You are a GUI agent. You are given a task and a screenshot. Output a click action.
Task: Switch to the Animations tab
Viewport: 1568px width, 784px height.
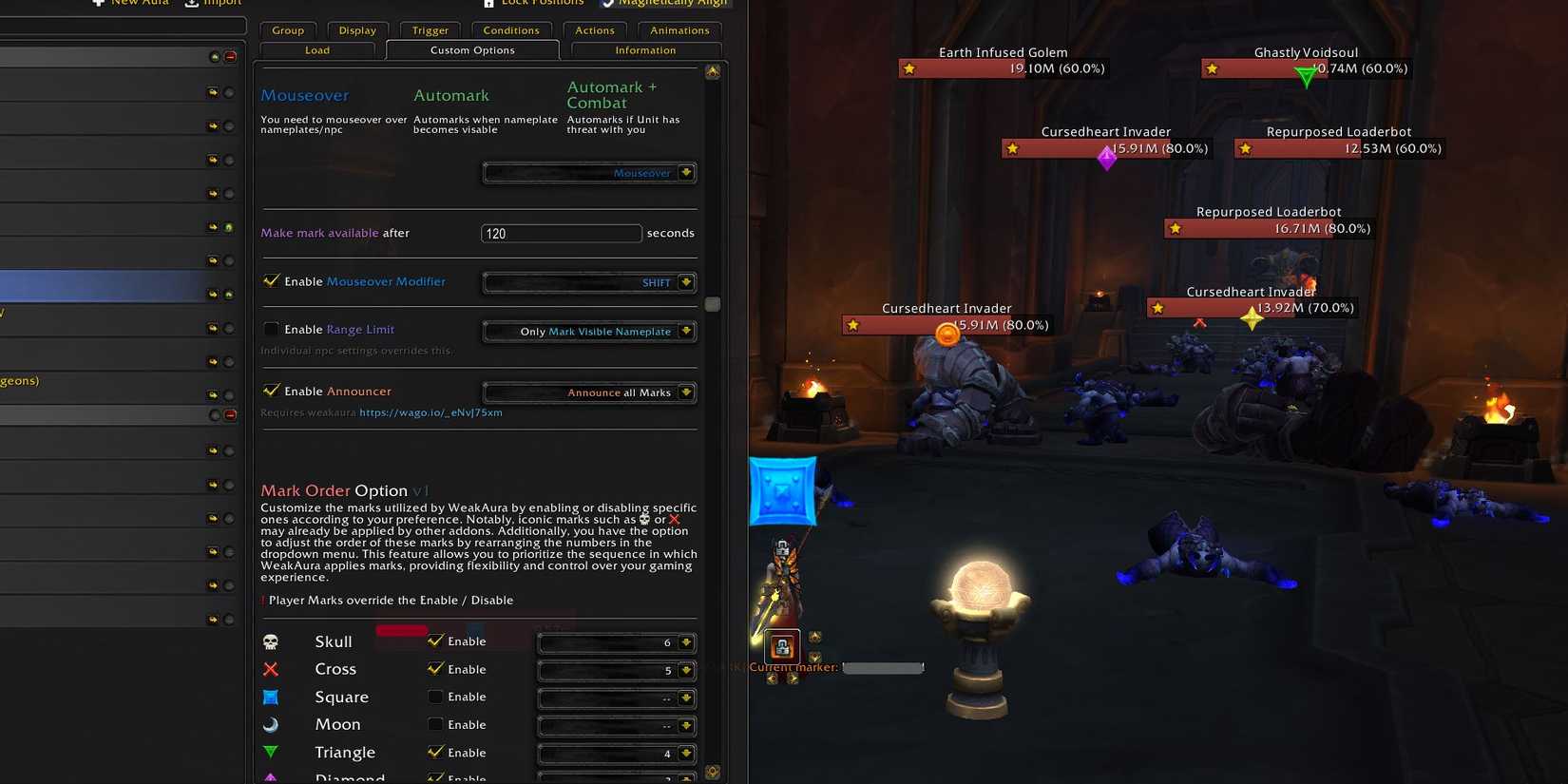[679, 29]
